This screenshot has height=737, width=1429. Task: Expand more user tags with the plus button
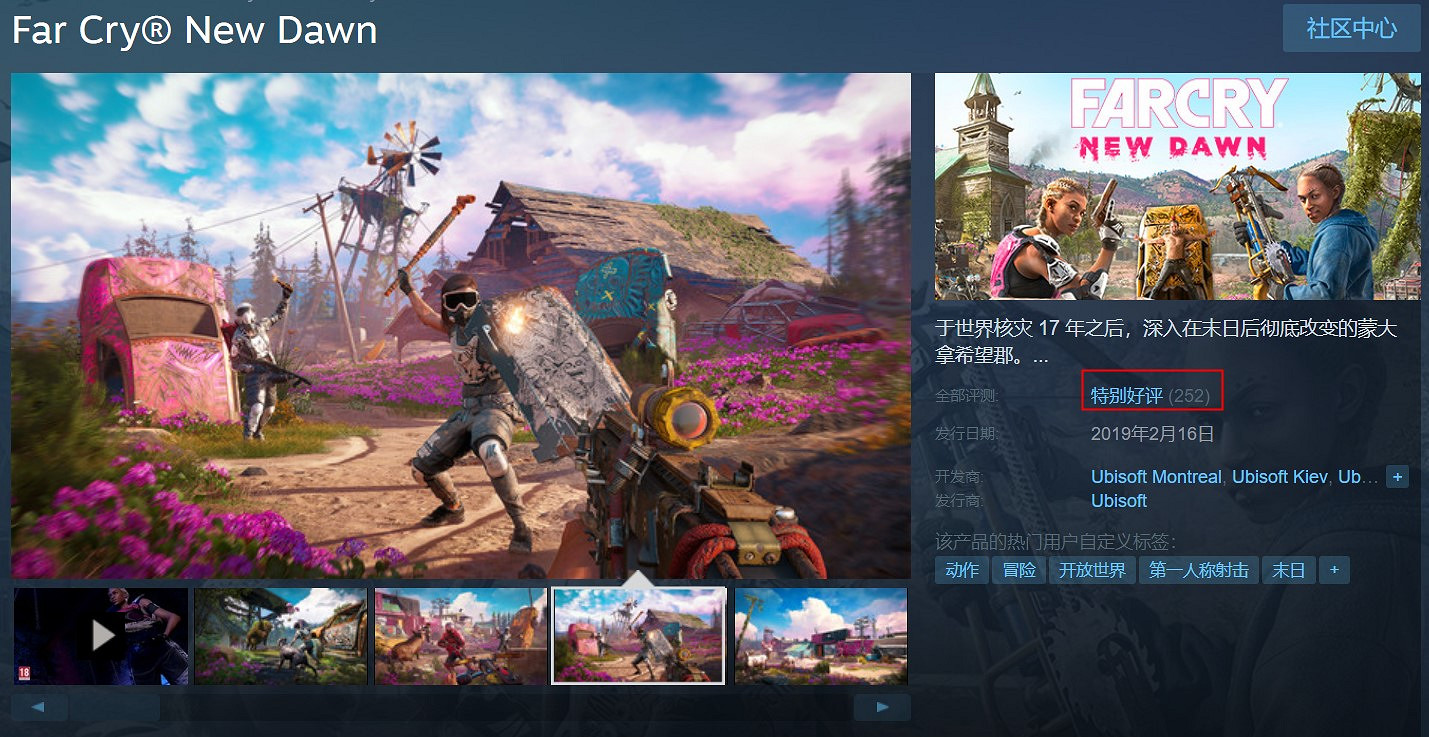1334,569
